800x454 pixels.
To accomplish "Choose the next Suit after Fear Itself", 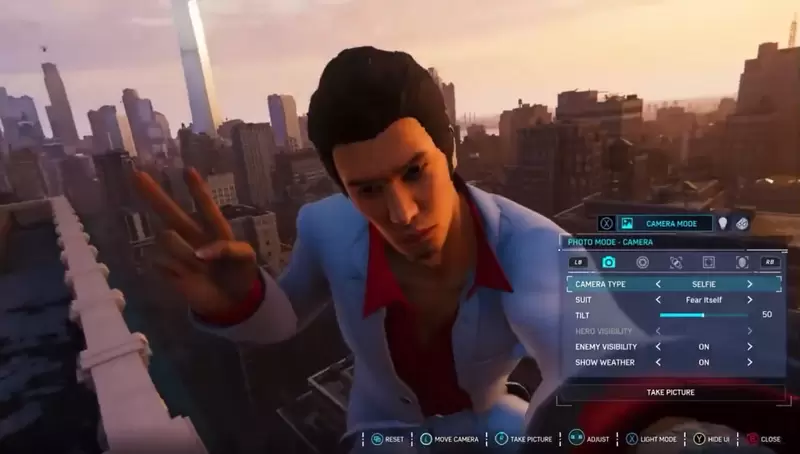I will tap(749, 299).
